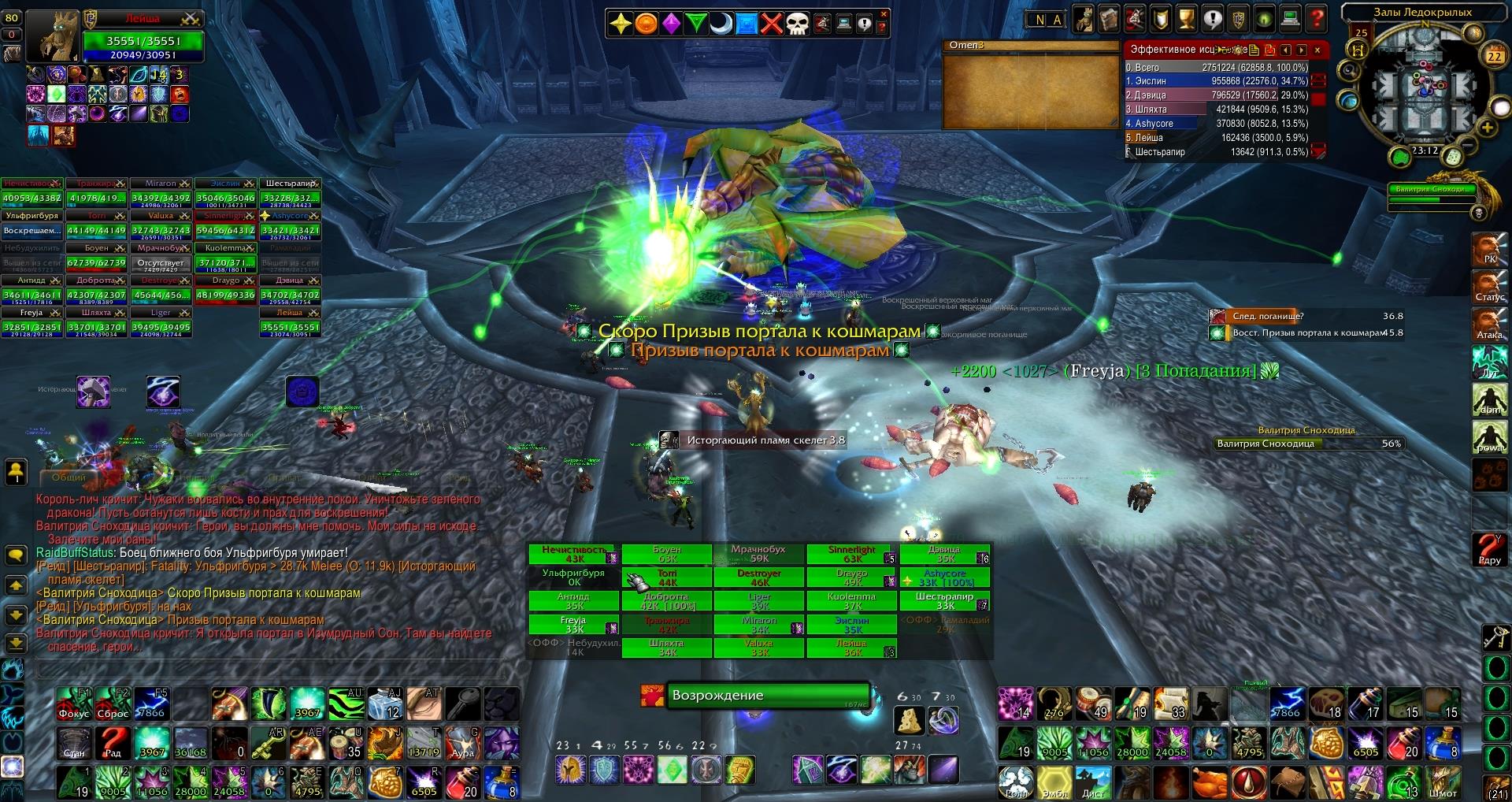
Task: Pick the red cross raid marker
Action: click(x=772, y=24)
